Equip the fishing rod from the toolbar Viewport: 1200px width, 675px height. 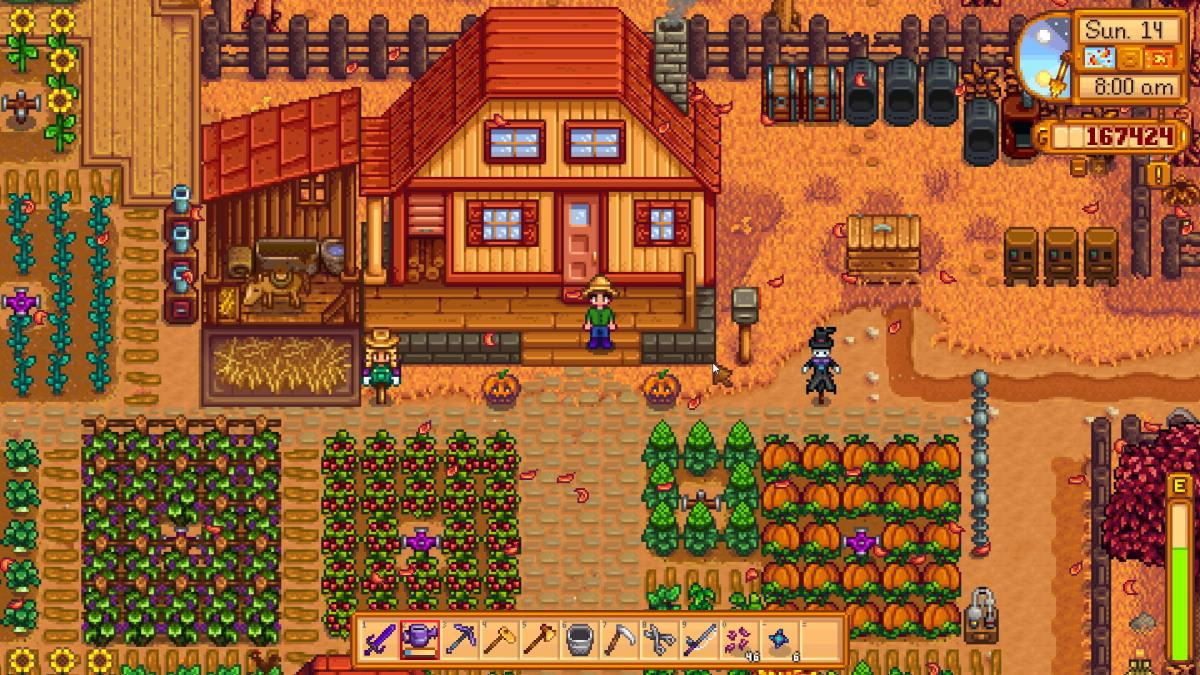[x=700, y=639]
